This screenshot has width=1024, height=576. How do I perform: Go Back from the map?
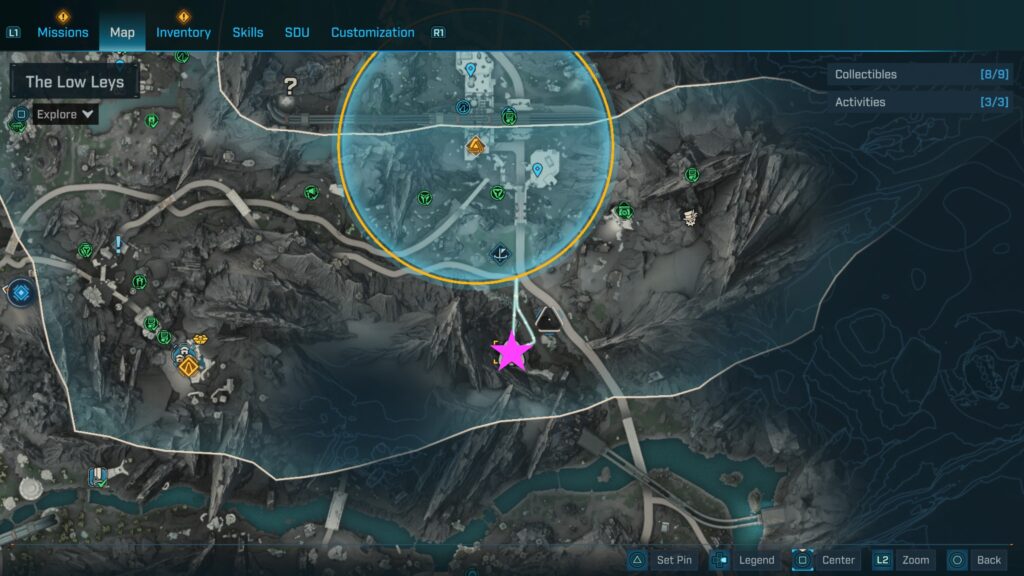[x=975, y=560]
